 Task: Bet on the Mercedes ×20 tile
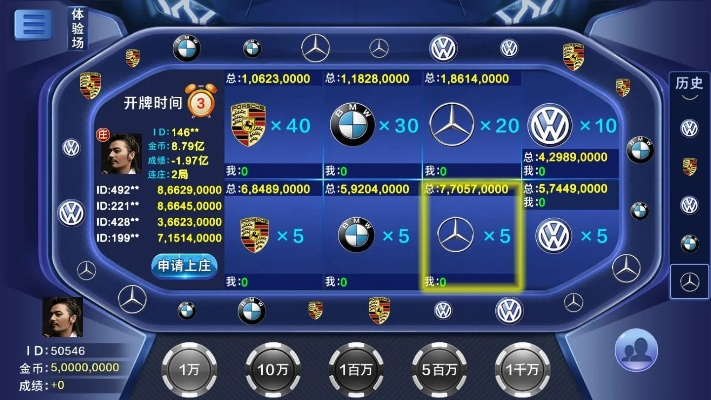tap(473, 126)
